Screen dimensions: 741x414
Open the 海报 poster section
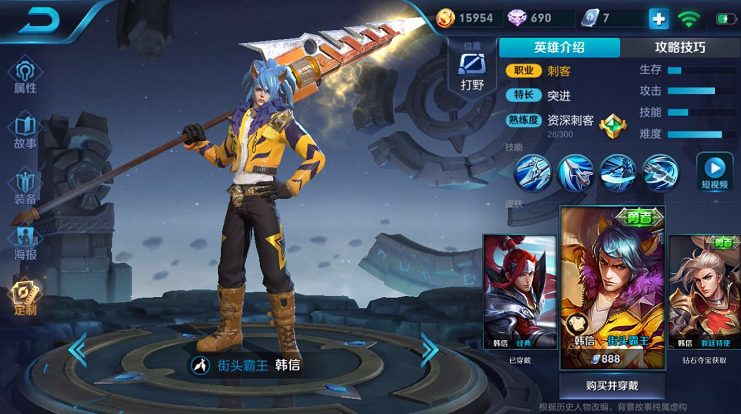click(x=25, y=243)
